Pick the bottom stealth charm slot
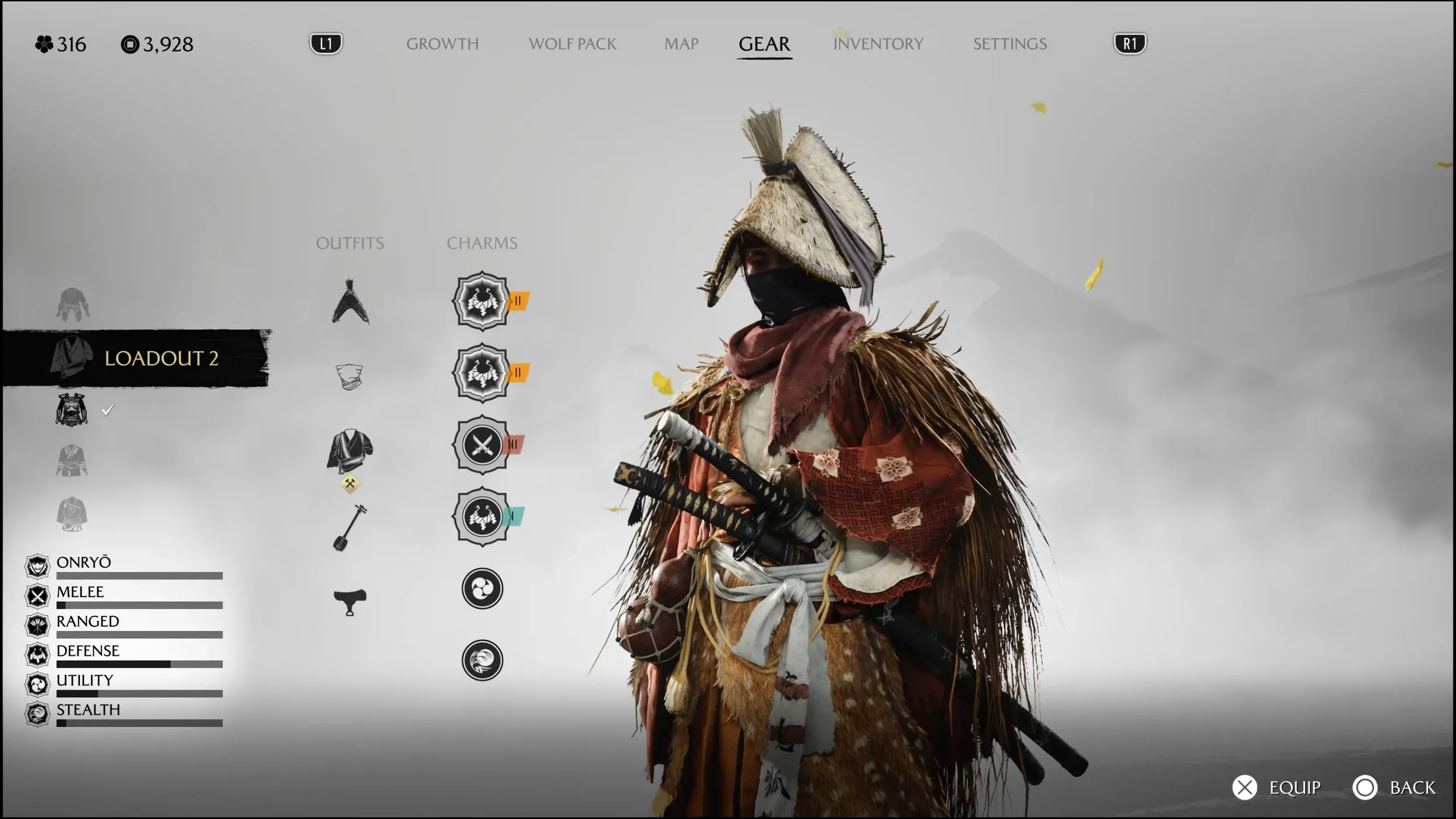1456x819 pixels. (482, 660)
